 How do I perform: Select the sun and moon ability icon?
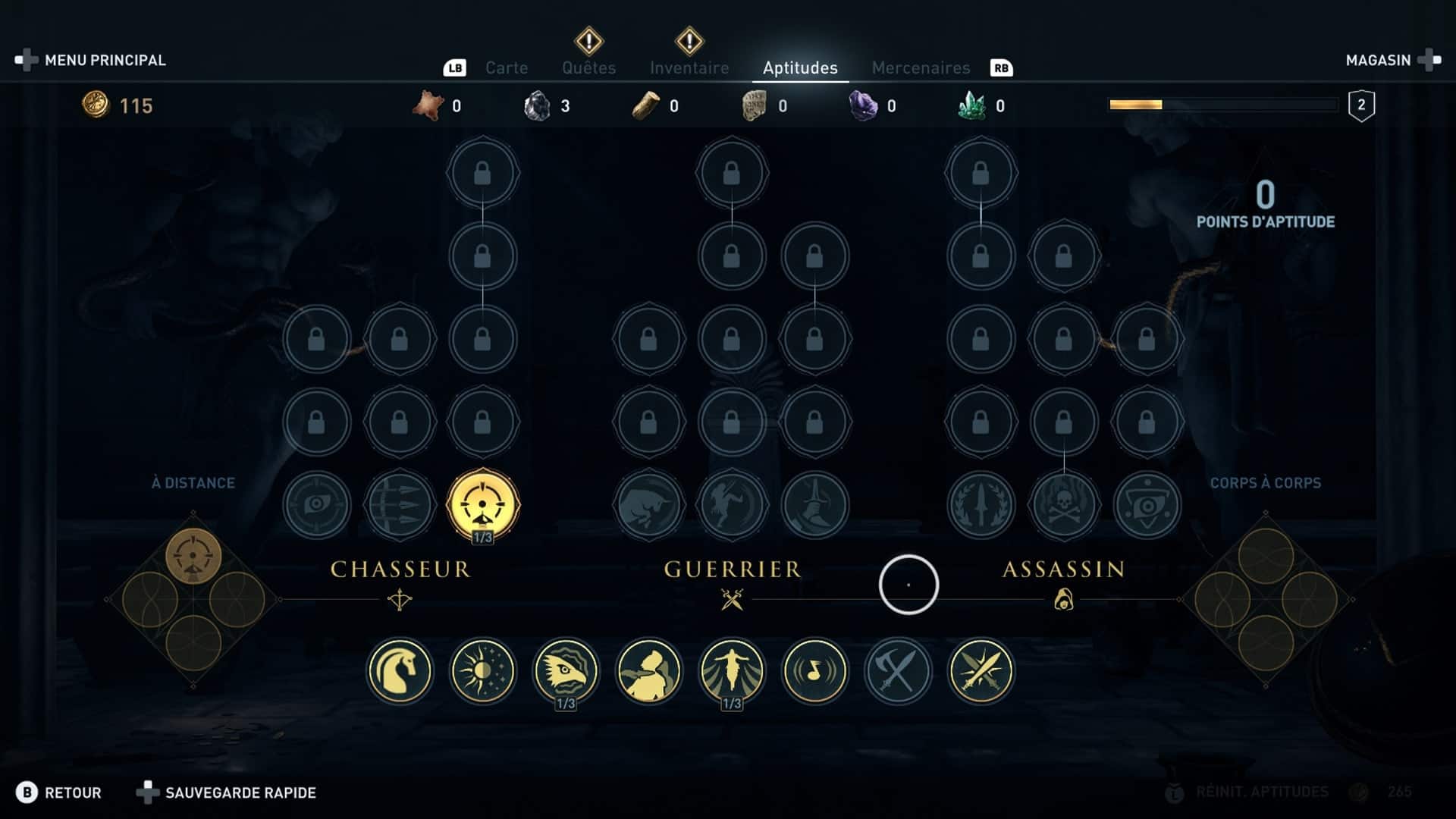pyautogui.click(x=482, y=671)
